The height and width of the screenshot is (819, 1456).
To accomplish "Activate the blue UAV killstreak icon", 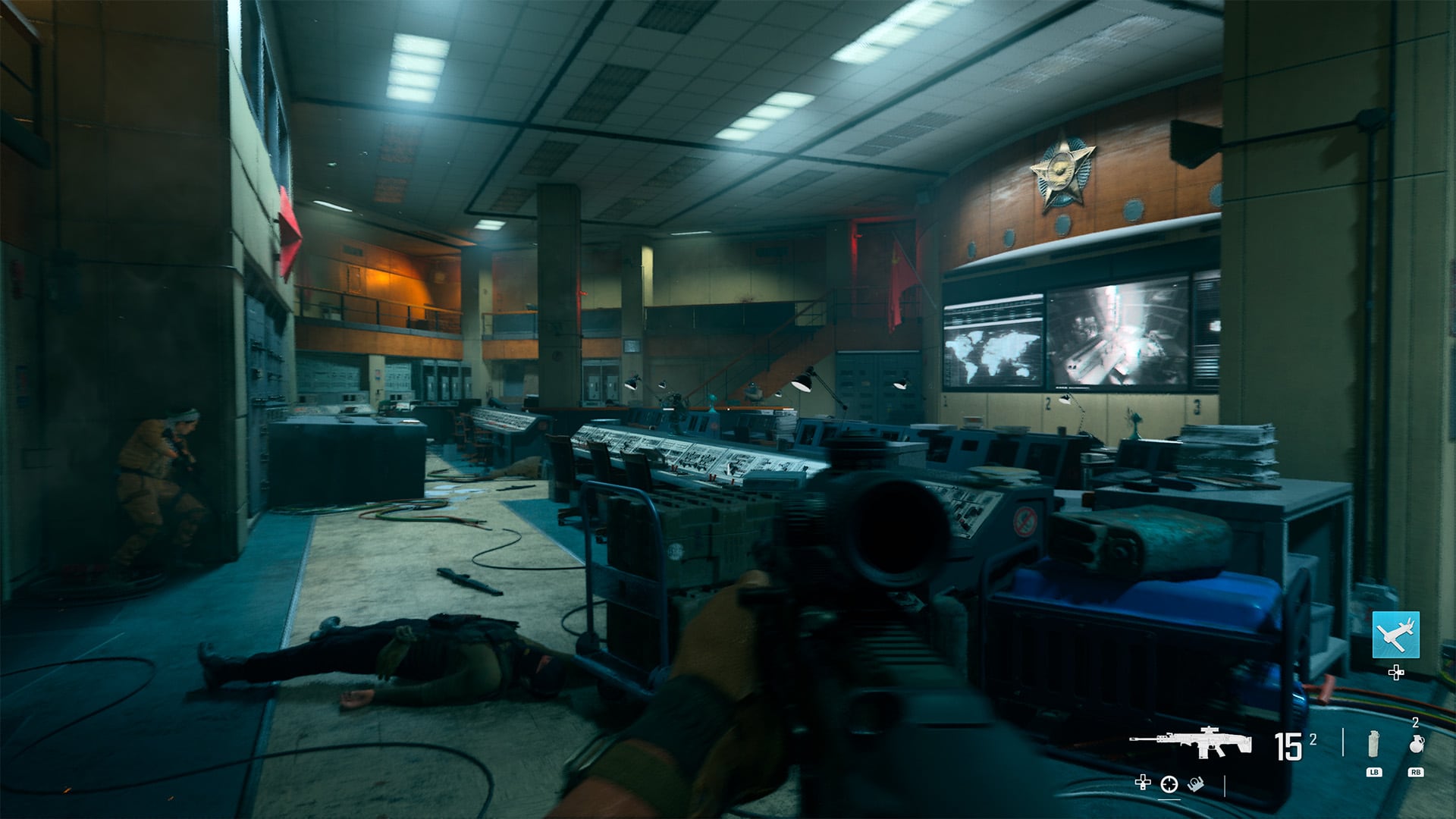I will coord(1395,635).
